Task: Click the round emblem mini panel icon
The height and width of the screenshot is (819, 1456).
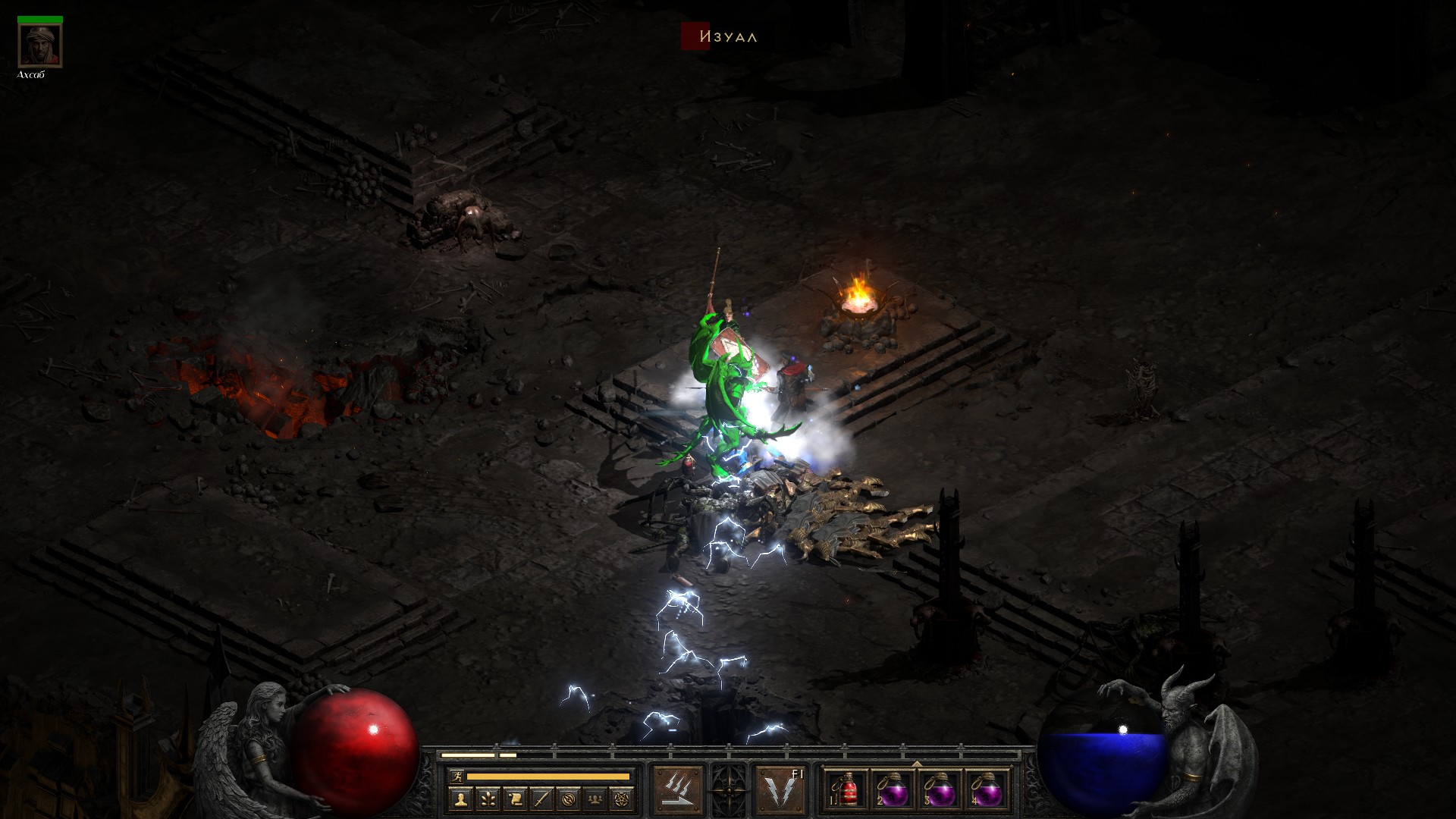Action: click(569, 798)
